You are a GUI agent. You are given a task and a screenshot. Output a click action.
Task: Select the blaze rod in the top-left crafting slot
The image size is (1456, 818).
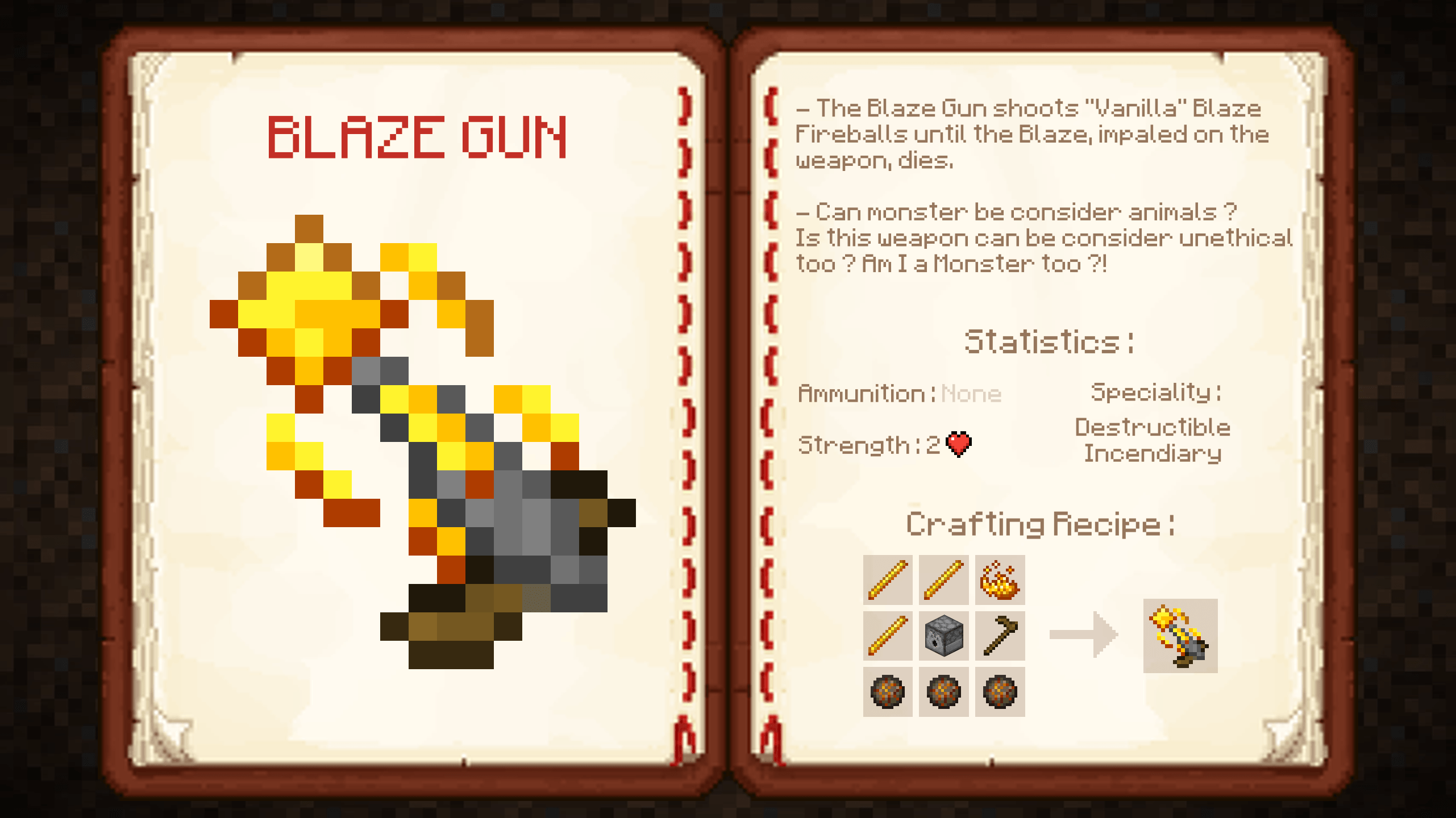coord(887,581)
